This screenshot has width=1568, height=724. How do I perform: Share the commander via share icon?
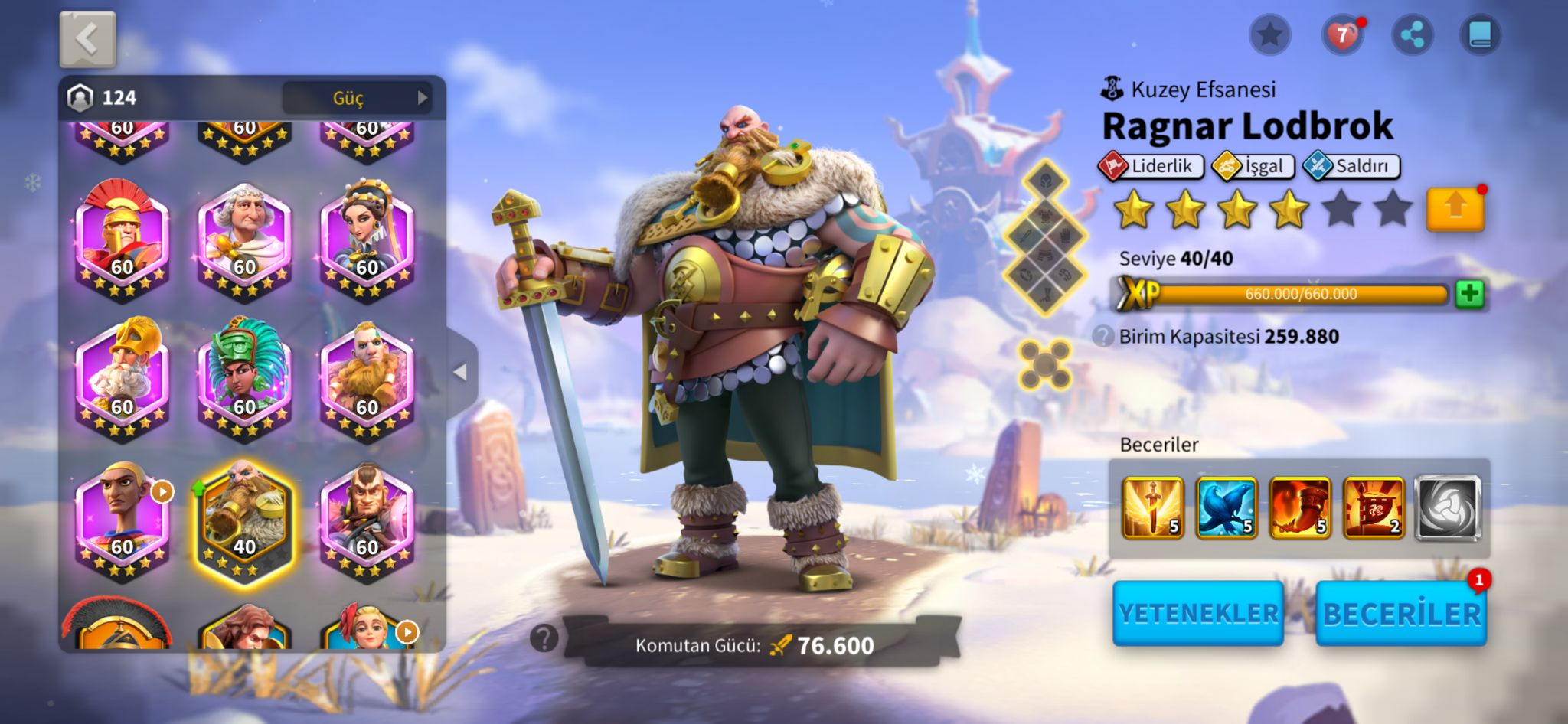(1412, 35)
